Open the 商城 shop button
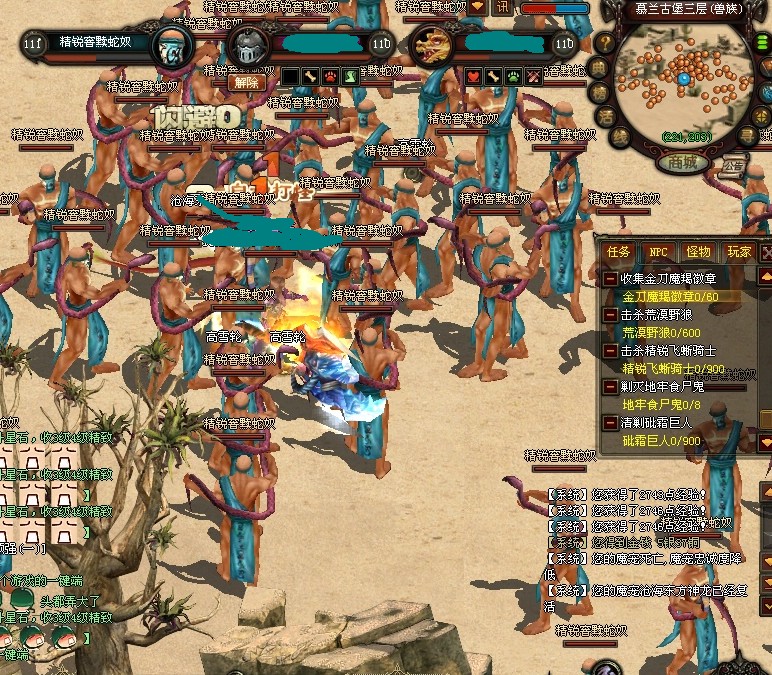 click(684, 162)
